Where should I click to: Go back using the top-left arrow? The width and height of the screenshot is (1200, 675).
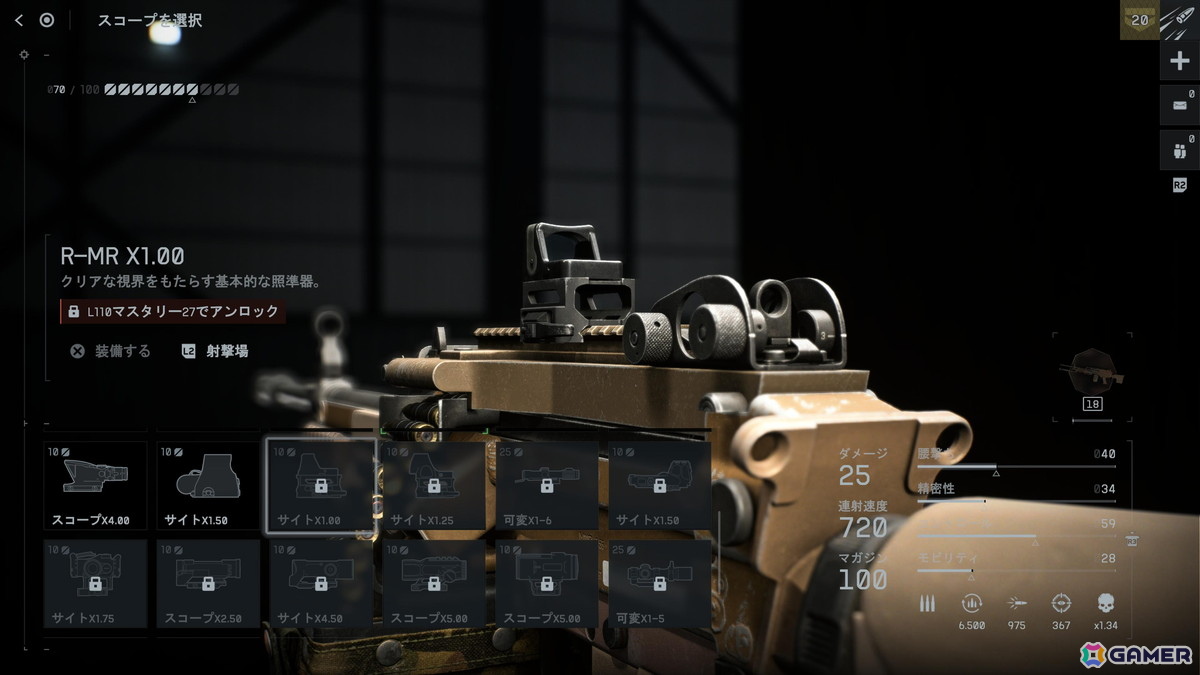coord(19,20)
